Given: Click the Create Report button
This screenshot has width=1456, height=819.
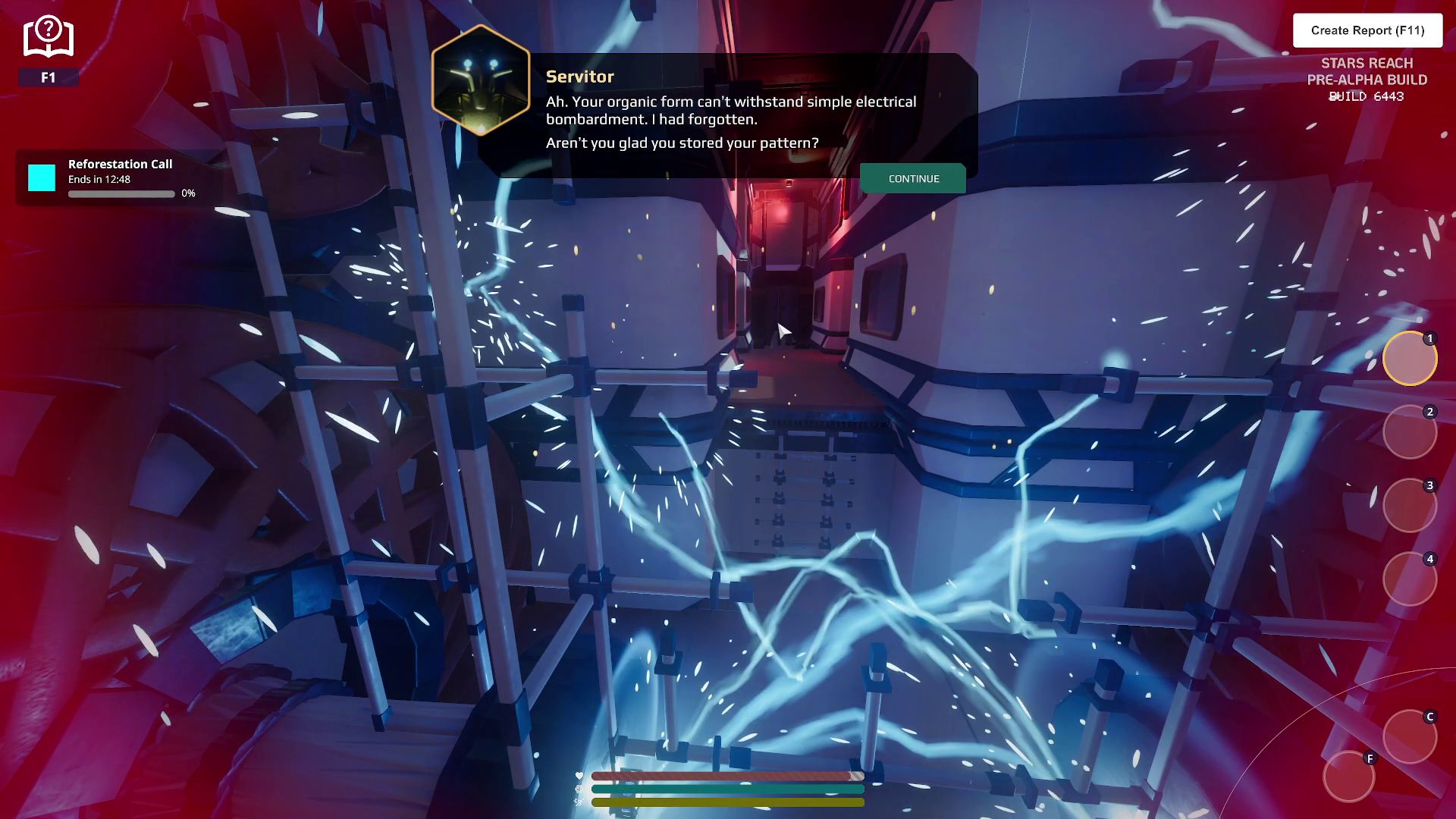Looking at the screenshot, I should click(1367, 30).
